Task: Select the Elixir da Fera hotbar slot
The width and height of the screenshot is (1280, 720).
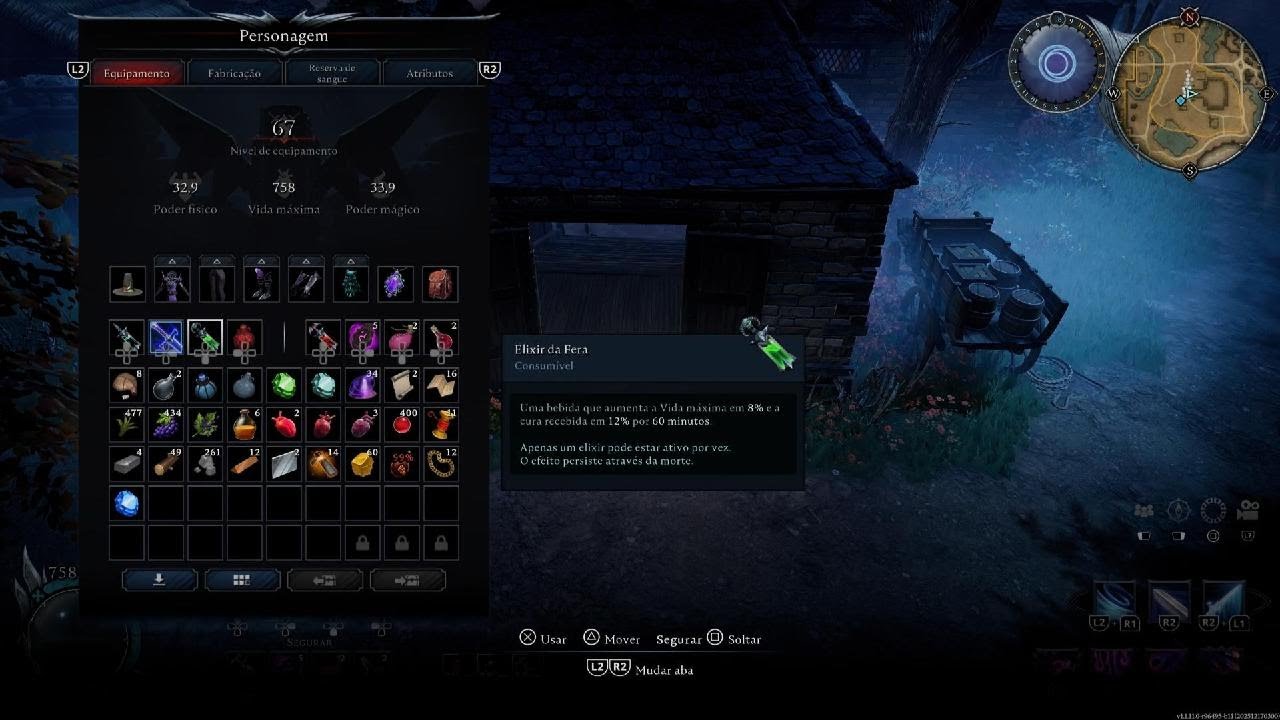Action: tap(205, 338)
